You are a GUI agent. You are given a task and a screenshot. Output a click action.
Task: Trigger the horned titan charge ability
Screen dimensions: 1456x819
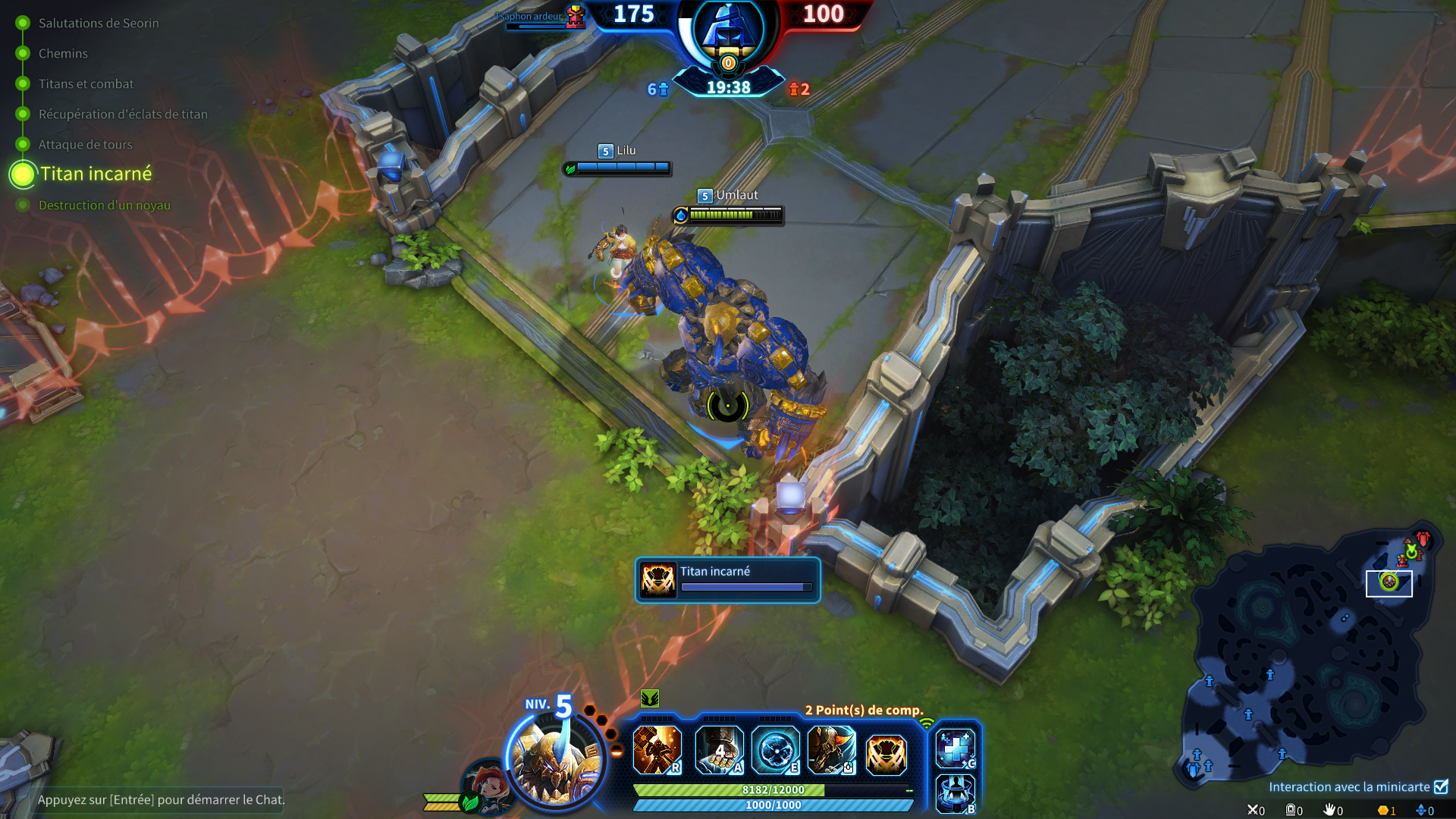coord(831,750)
